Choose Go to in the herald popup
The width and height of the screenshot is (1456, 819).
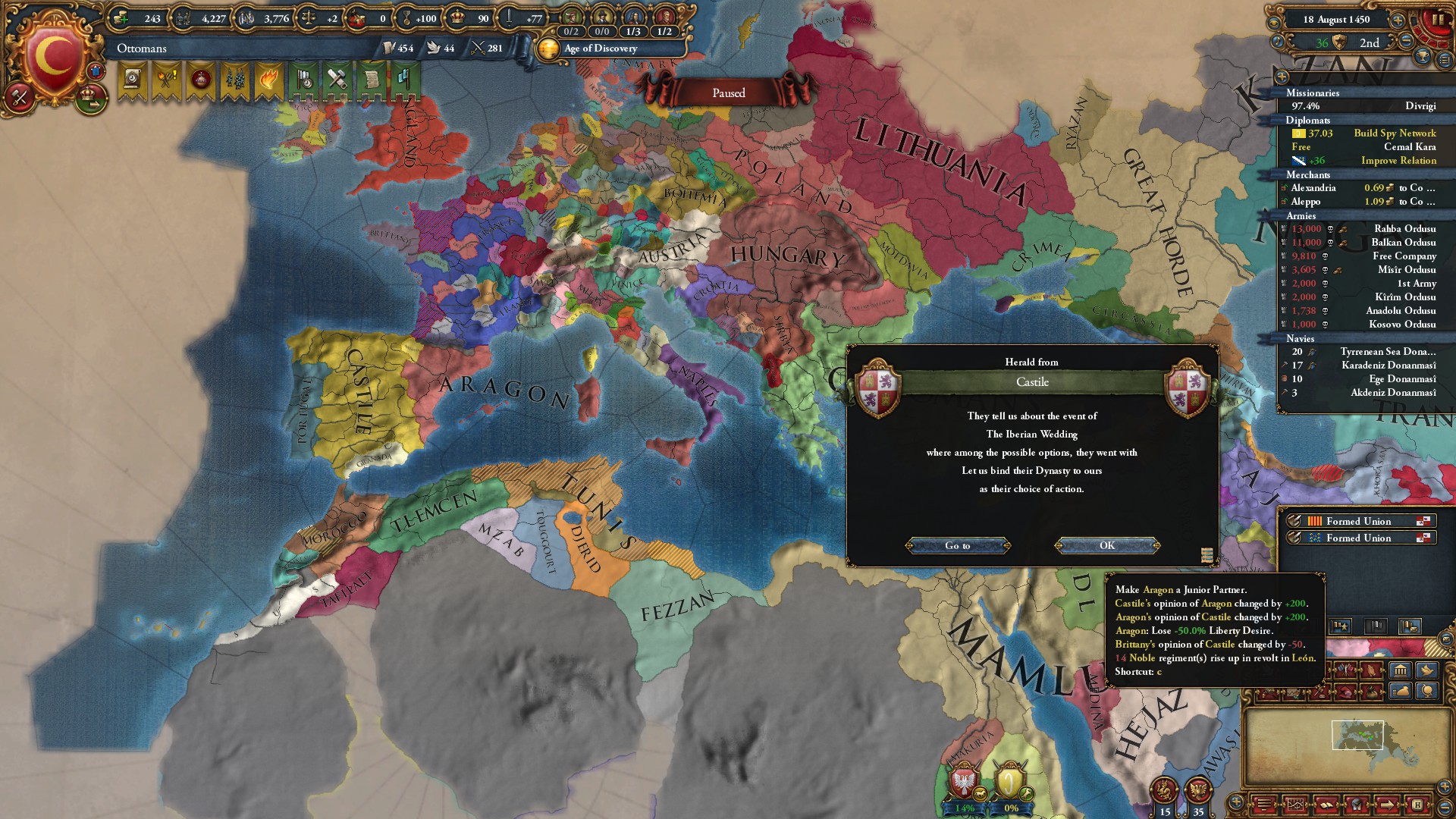(957, 545)
